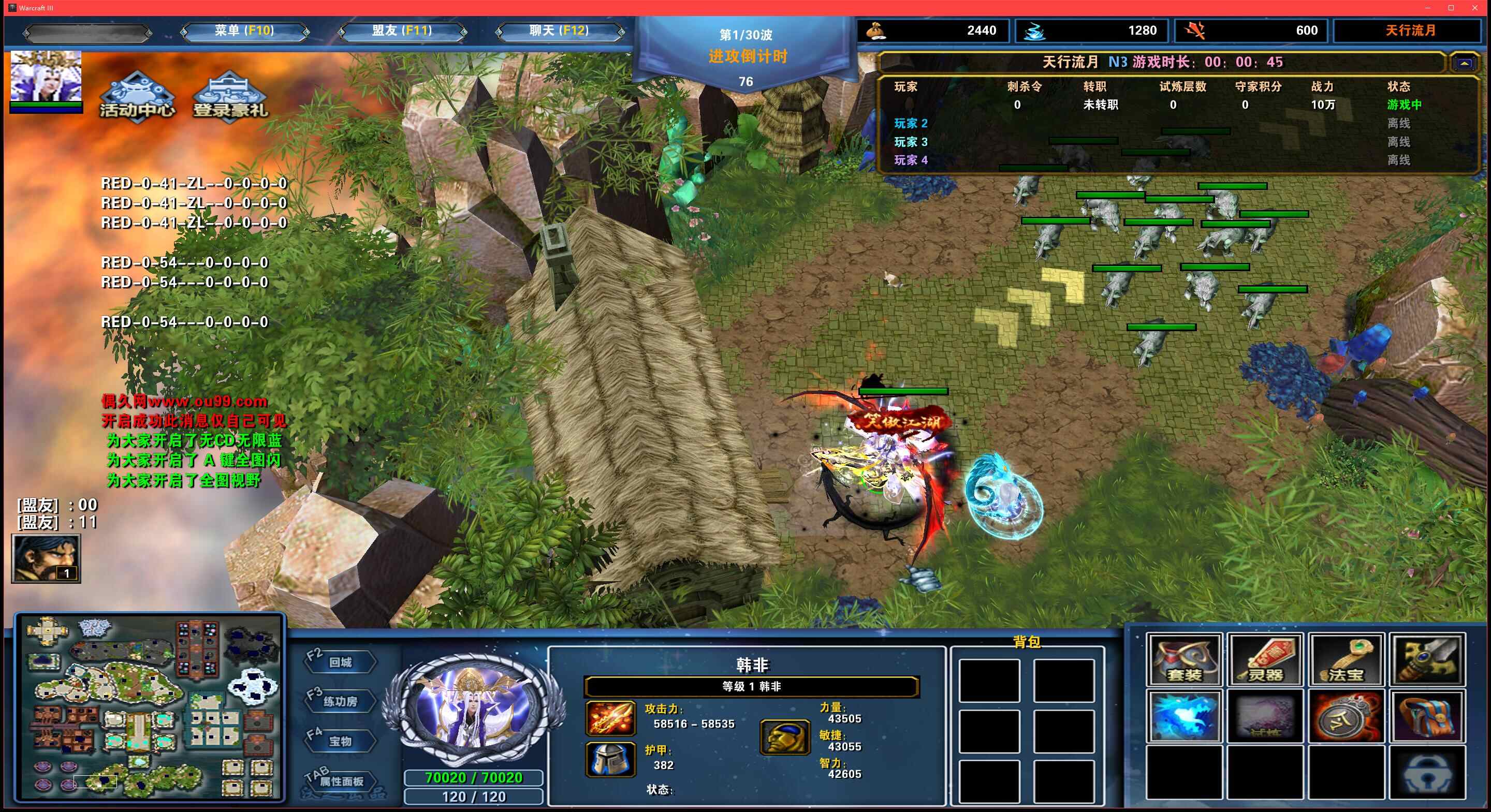Screen dimensions: 1491x812
Task: Claim the 登录豪礼 login gift
Action: pyautogui.click(x=230, y=97)
